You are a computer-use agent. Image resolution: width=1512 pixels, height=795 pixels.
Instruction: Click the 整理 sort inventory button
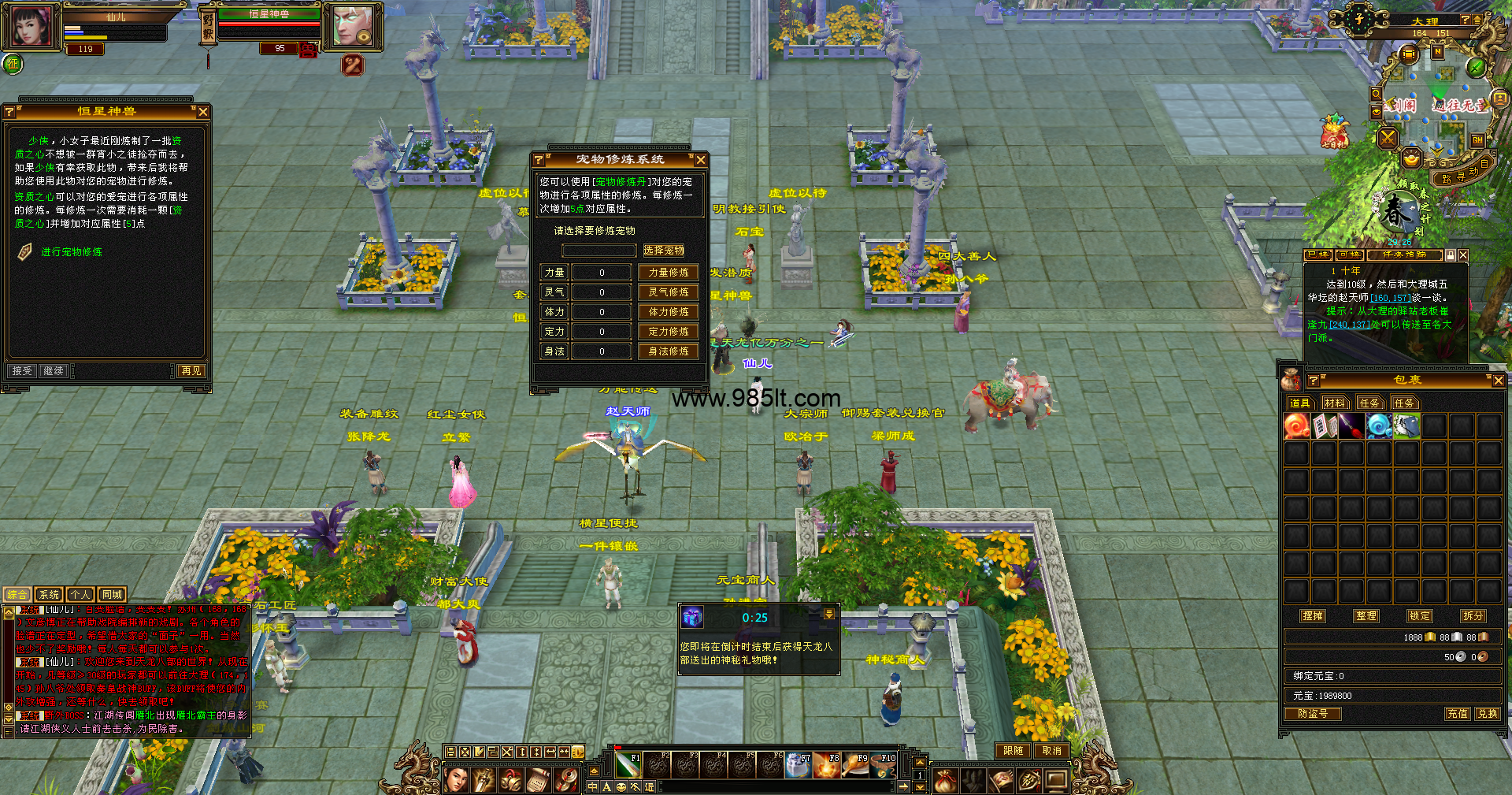click(x=1366, y=616)
